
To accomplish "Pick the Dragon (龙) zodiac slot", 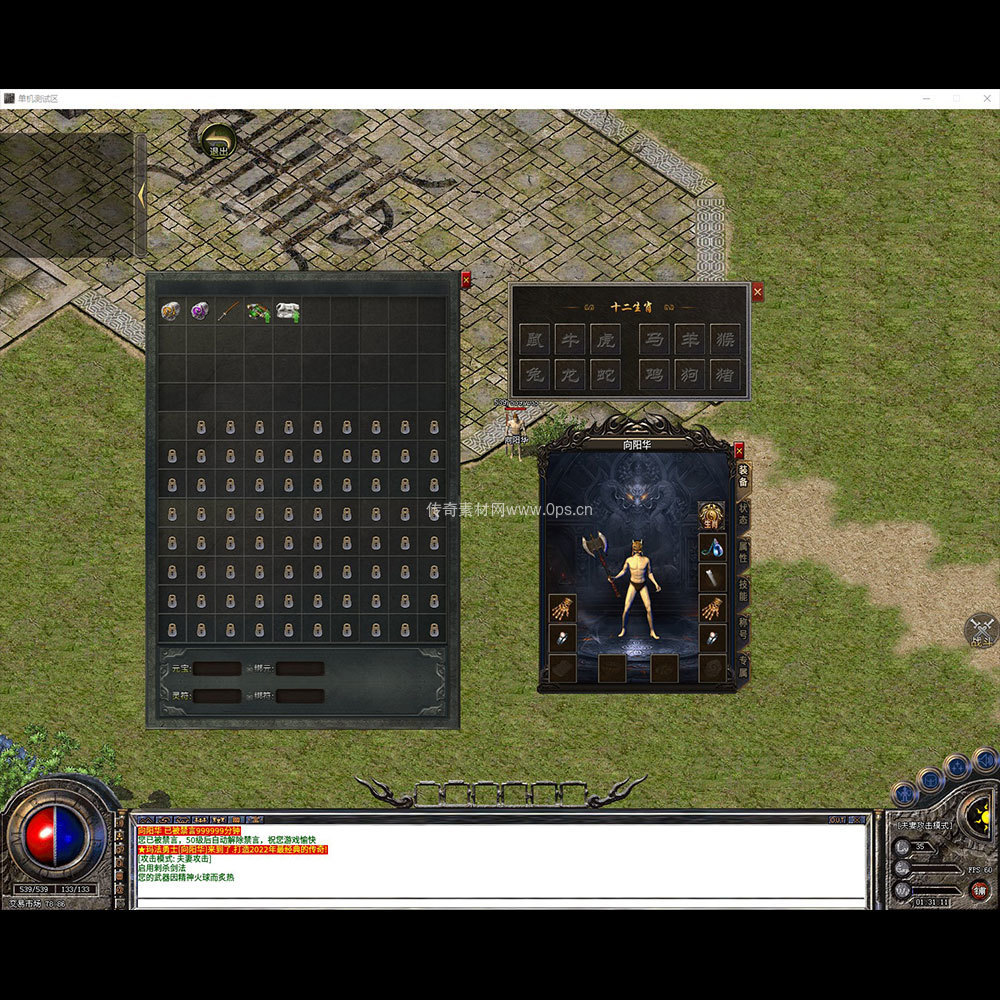I will coord(570,375).
